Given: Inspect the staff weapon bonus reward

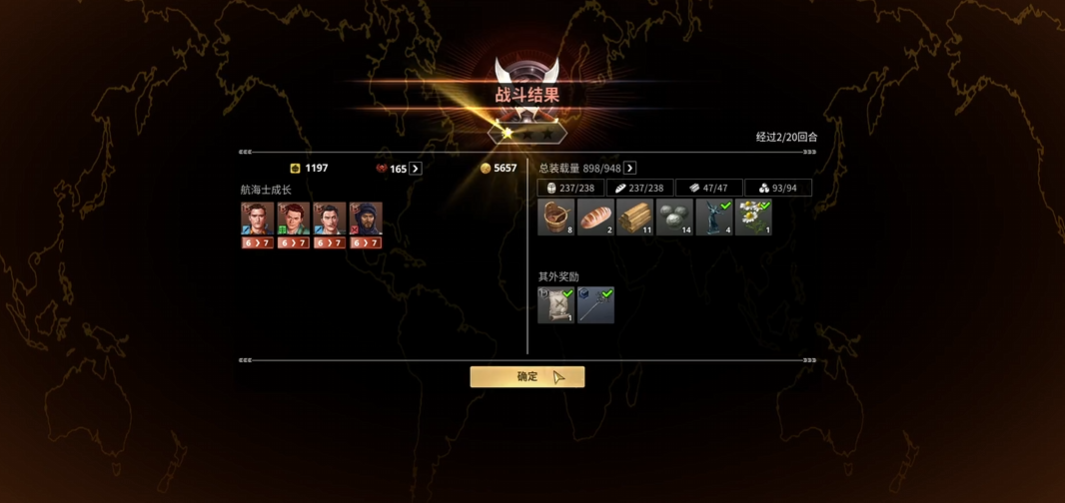Looking at the screenshot, I should 596,305.
